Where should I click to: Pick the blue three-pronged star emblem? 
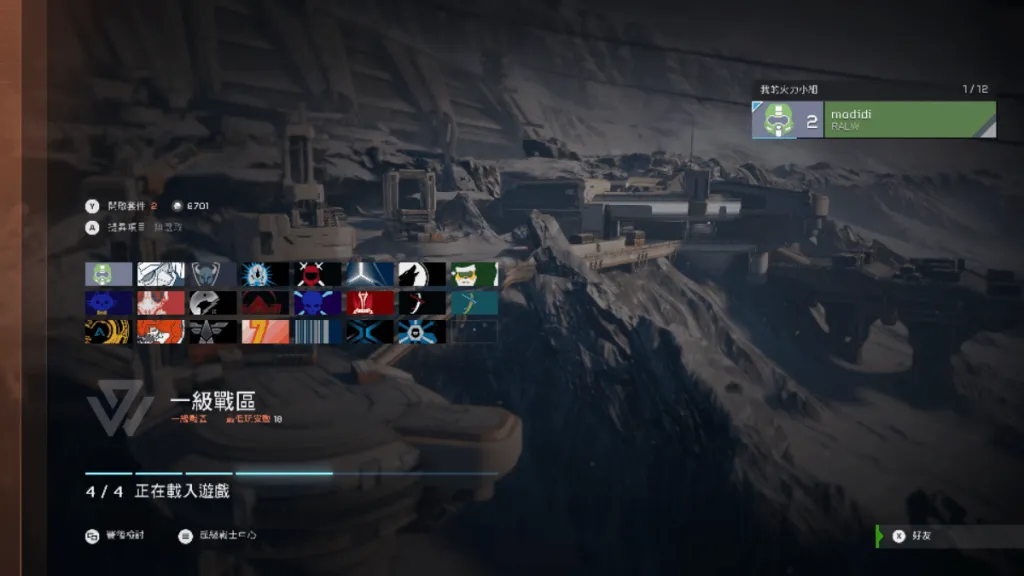(369, 274)
